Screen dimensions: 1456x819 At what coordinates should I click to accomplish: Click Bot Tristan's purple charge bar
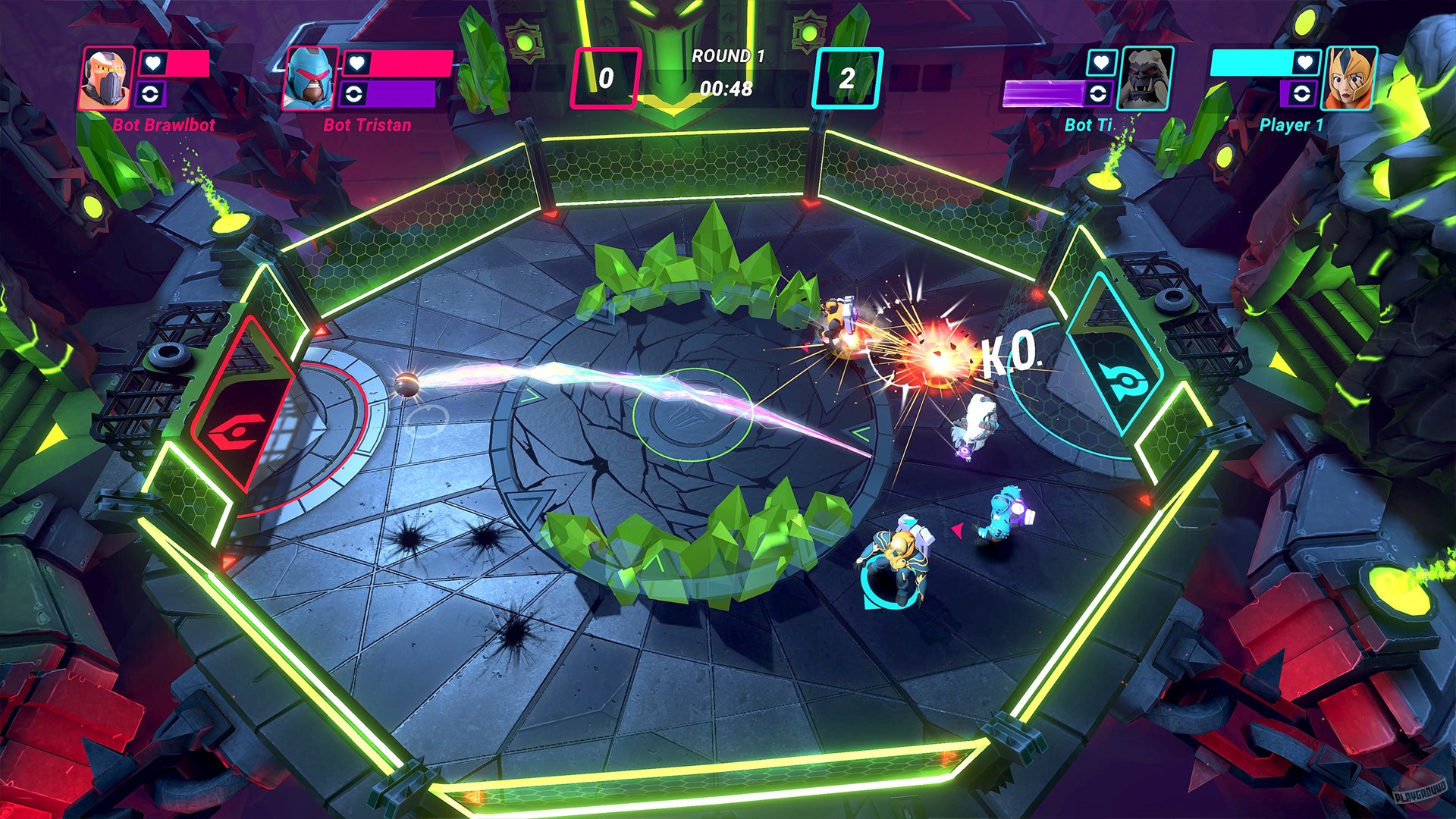coord(403,95)
